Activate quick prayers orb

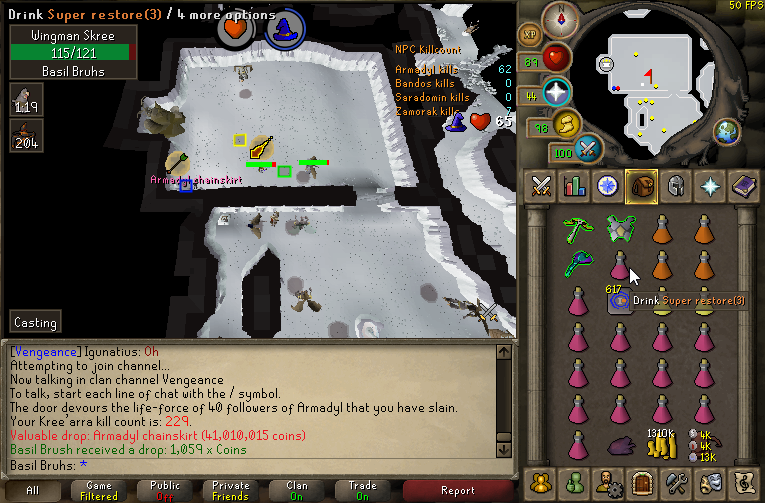(556, 93)
